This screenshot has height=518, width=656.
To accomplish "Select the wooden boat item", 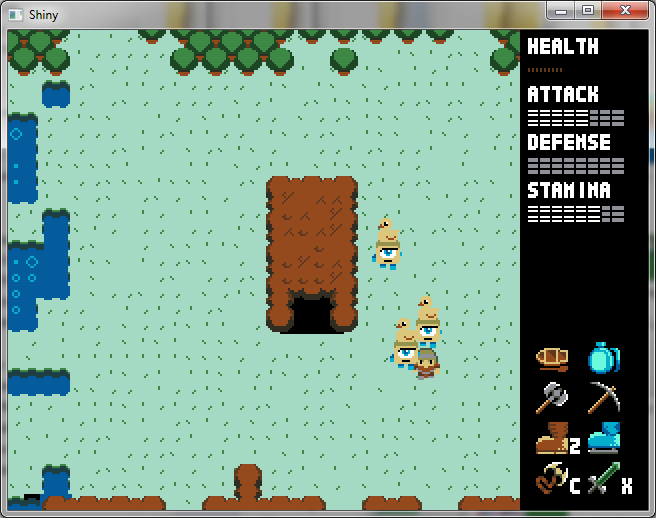I will point(551,357).
